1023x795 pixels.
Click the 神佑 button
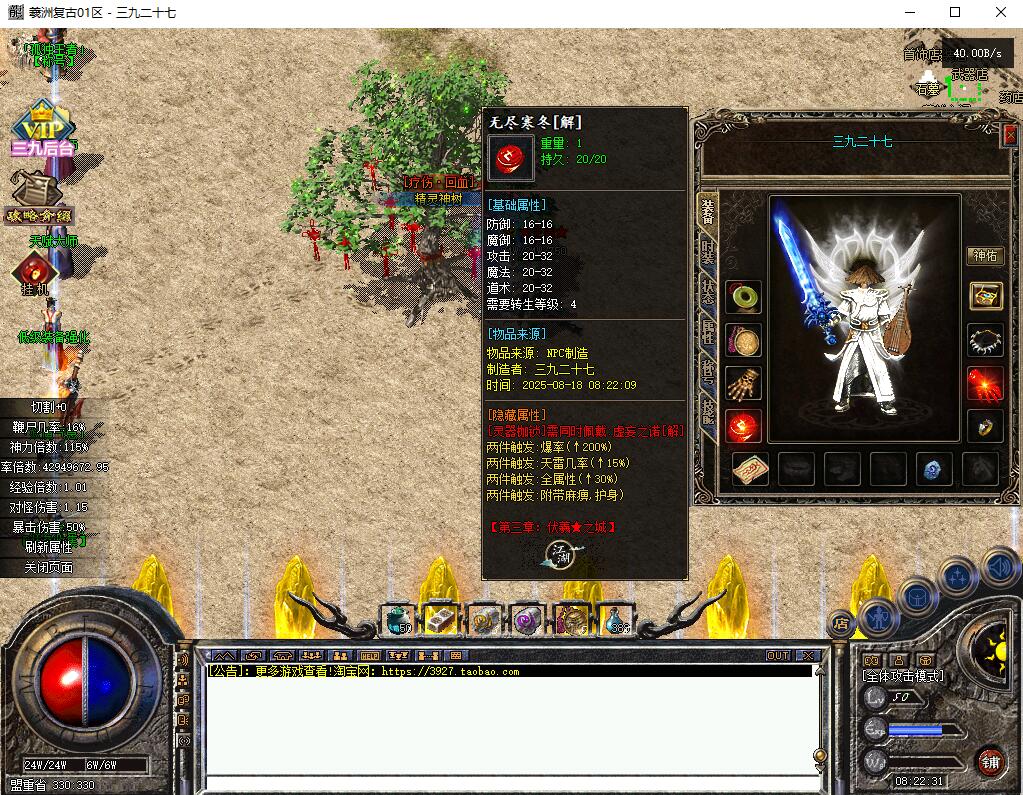coord(984,256)
